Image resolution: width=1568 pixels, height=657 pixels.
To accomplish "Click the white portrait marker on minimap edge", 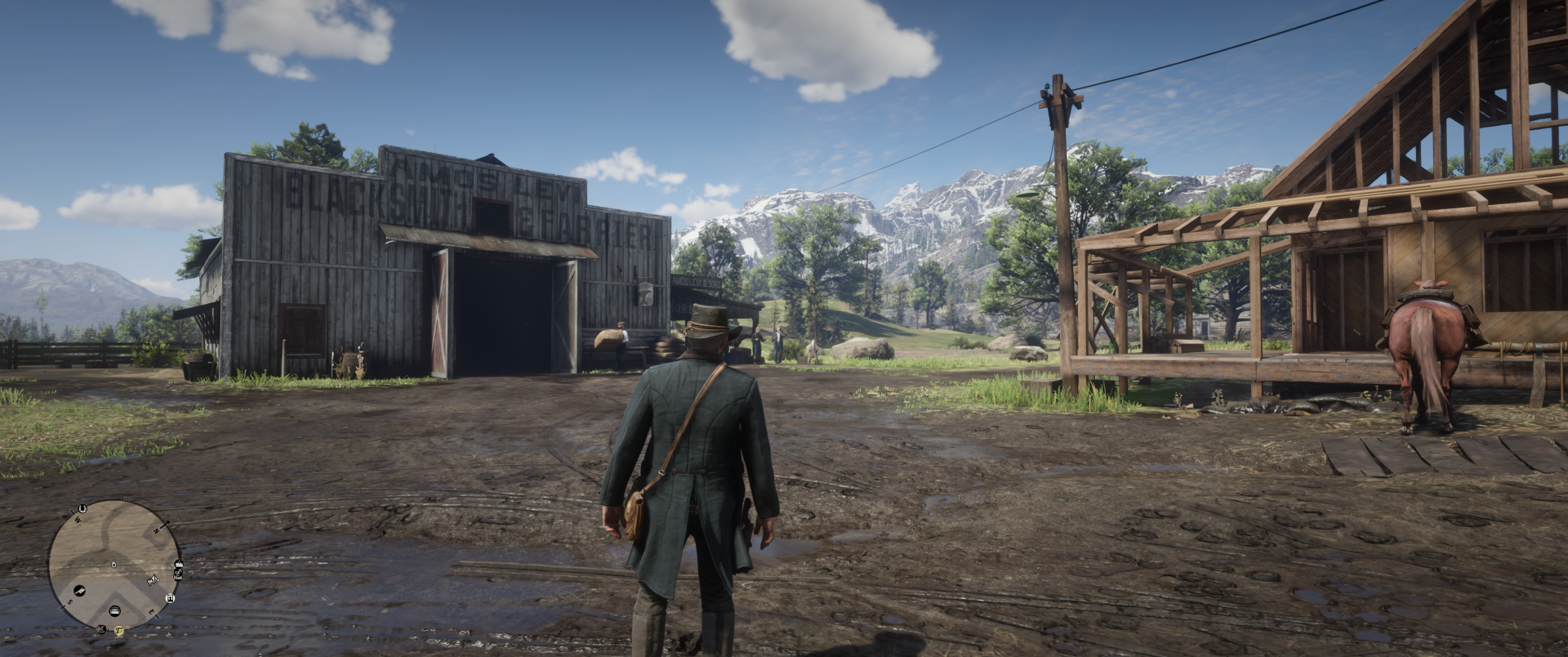I will coord(170,598).
